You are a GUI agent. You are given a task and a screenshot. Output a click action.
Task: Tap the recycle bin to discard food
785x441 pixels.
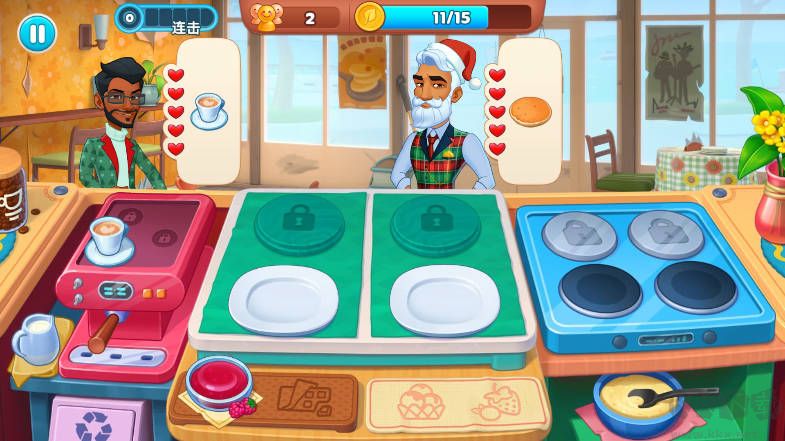point(97,421)
